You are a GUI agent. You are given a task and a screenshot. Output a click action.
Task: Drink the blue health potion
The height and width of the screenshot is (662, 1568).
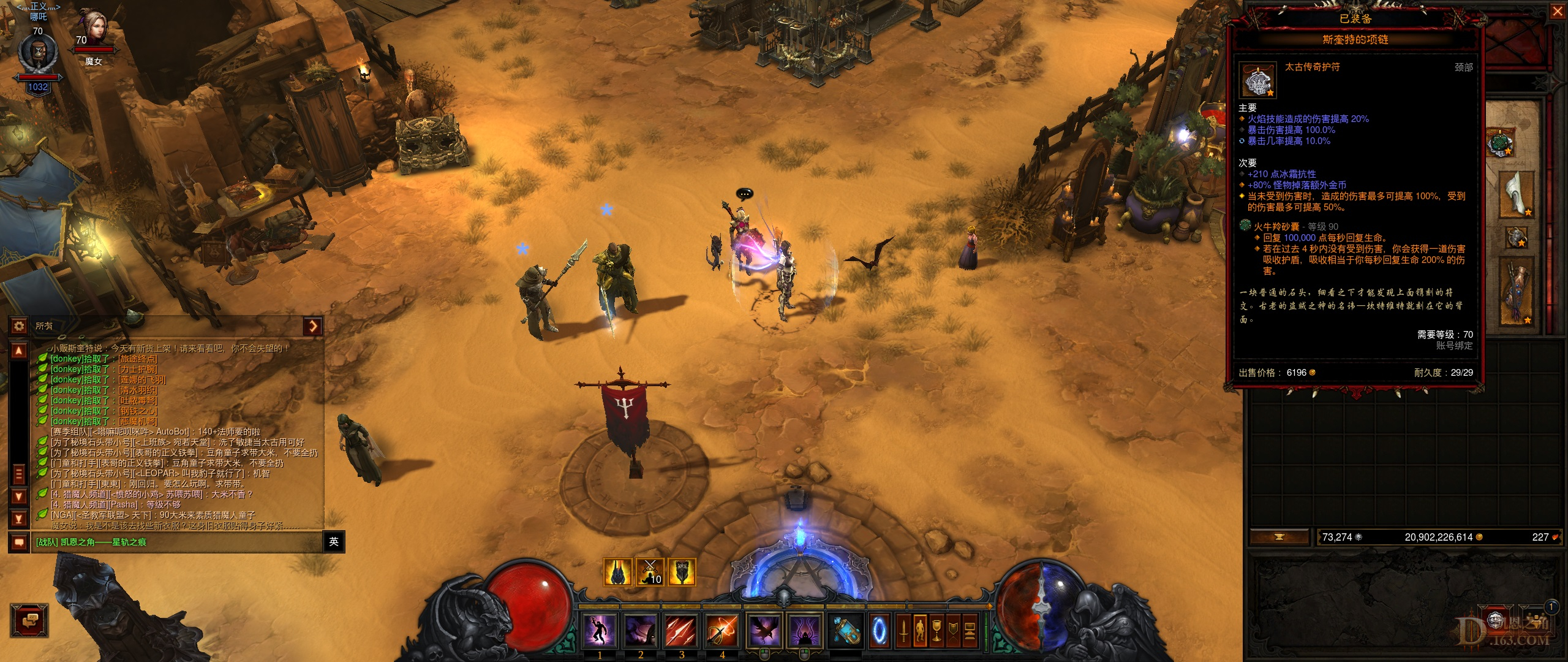click(846, 630)
